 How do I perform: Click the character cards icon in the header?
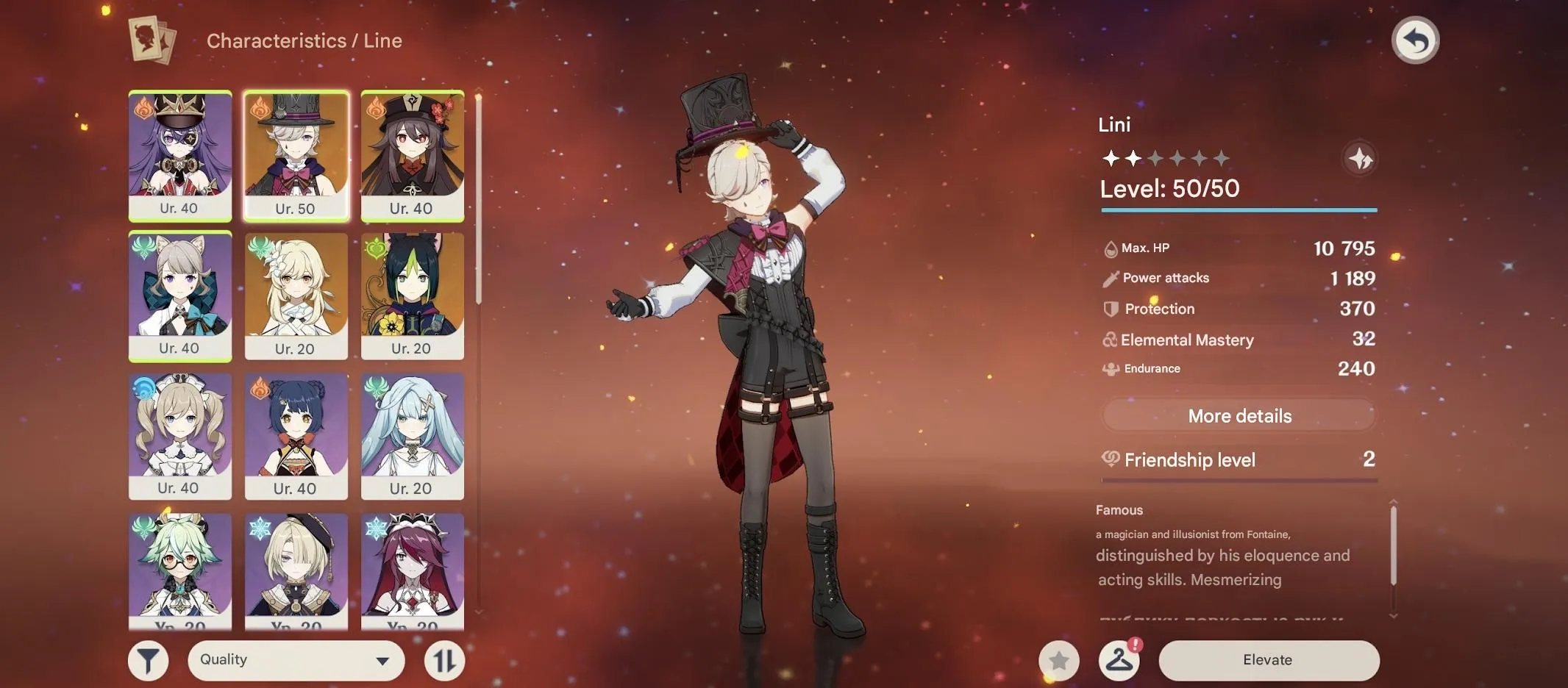pyautogui.click(x=150, y=40)
